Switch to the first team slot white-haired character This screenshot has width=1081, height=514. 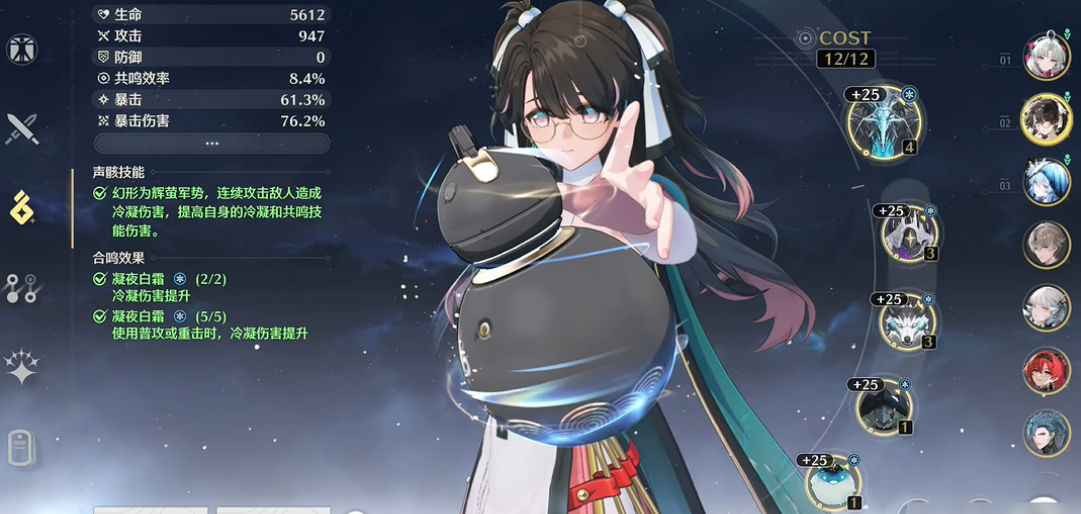coord(1046,56)
